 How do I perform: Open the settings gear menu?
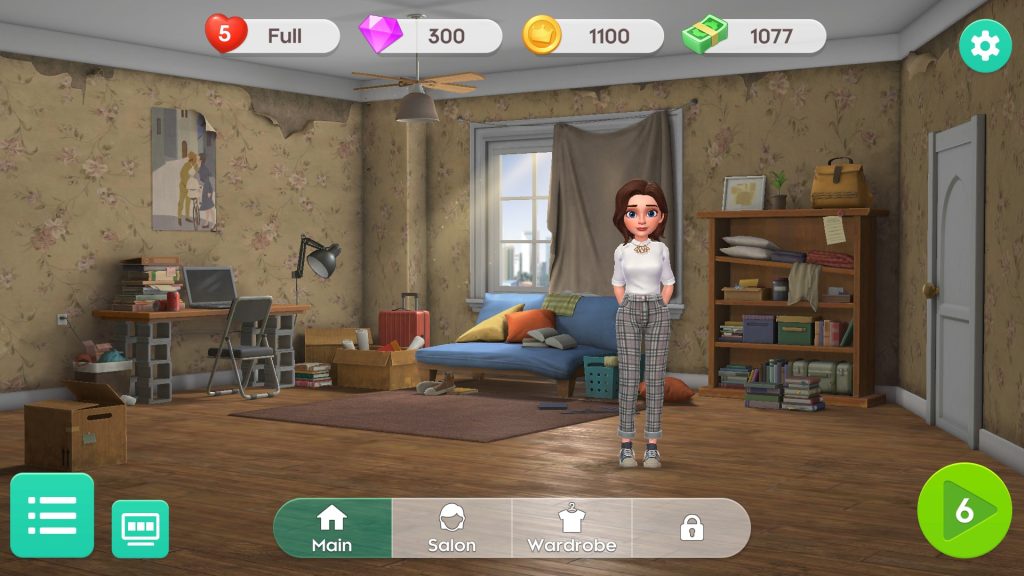tap(985, 46)
